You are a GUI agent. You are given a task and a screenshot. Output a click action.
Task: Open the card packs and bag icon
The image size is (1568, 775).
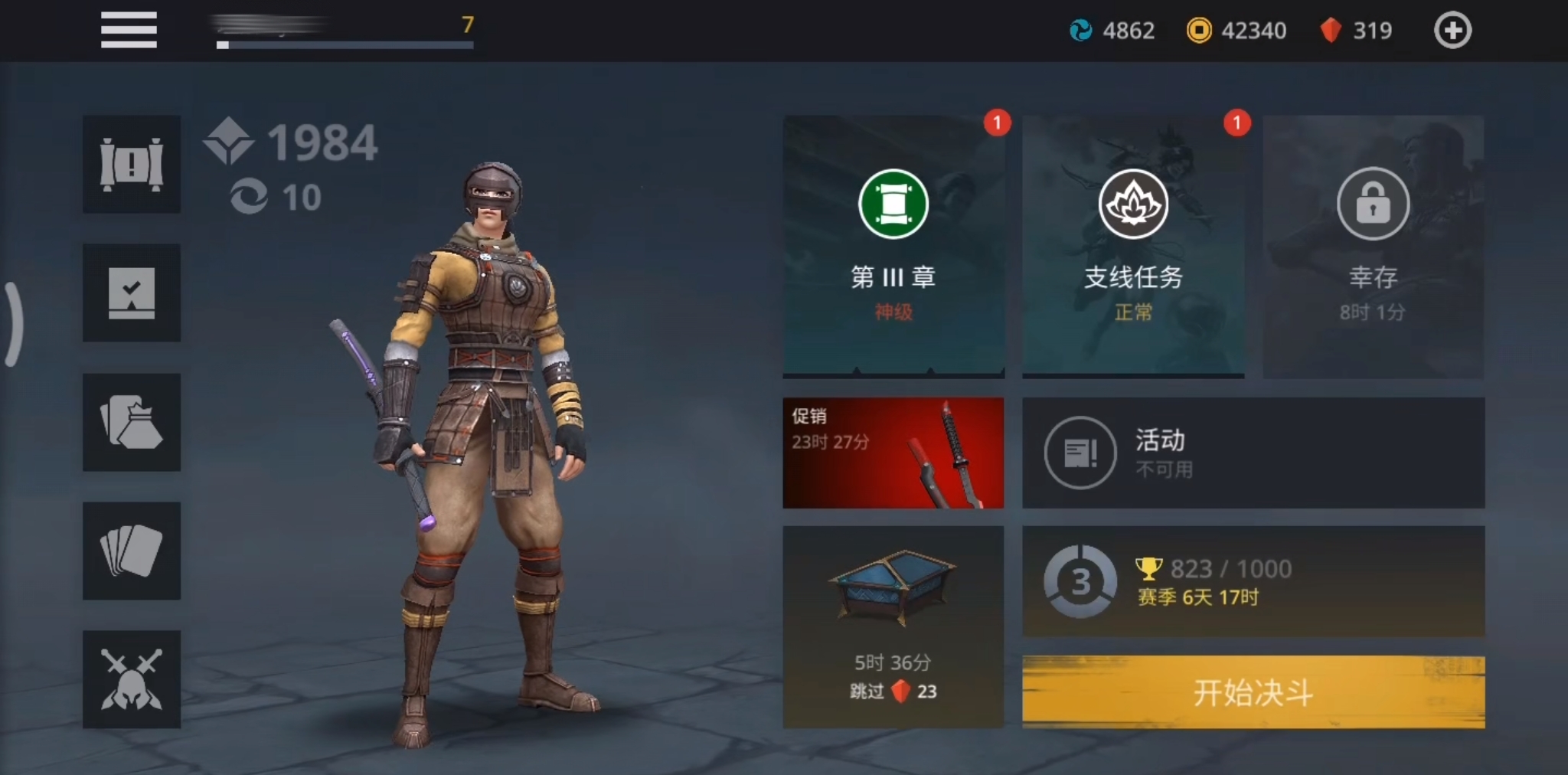tap(132, 422)
